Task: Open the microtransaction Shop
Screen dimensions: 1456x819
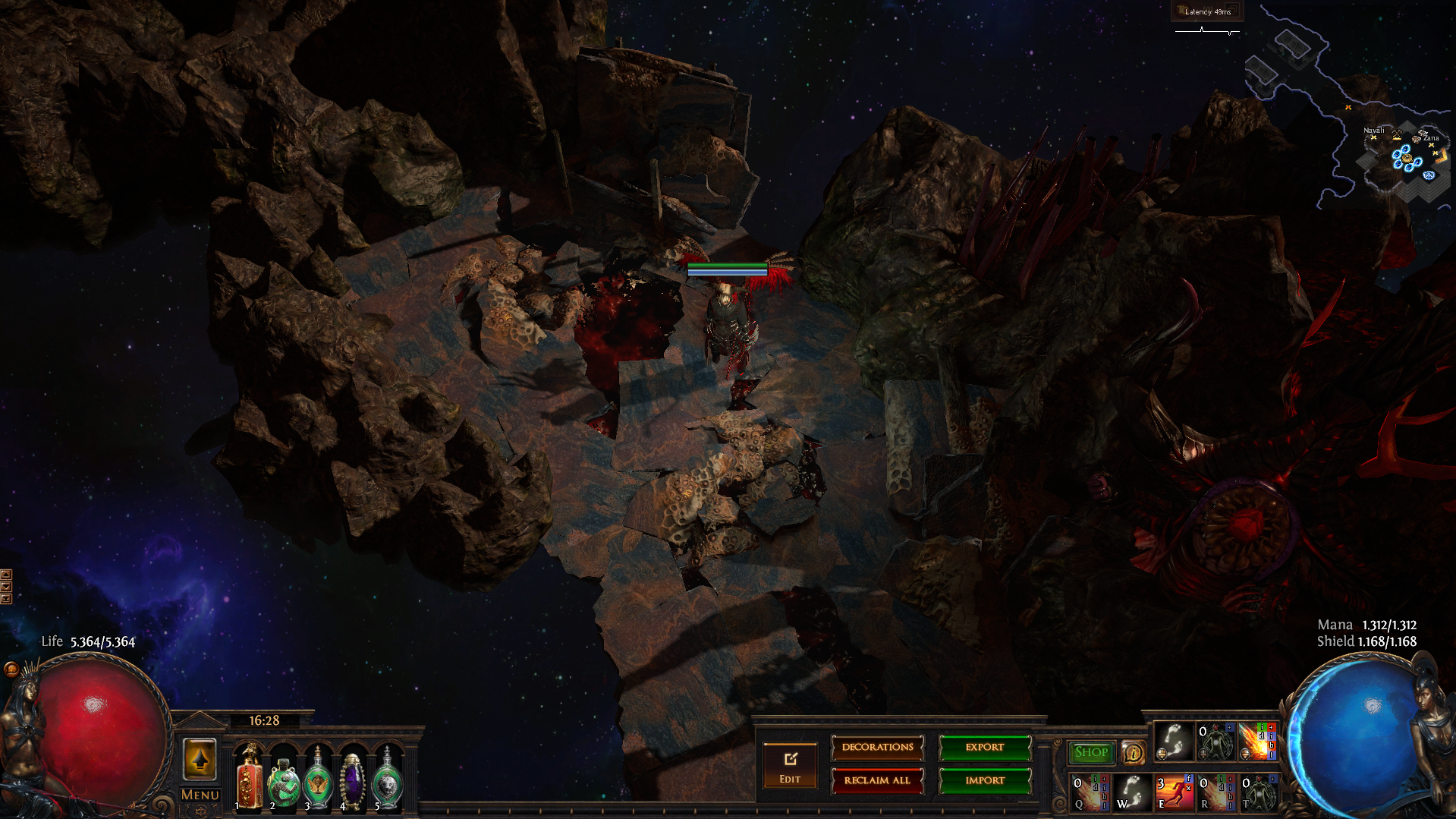Action: point(1091,752)
